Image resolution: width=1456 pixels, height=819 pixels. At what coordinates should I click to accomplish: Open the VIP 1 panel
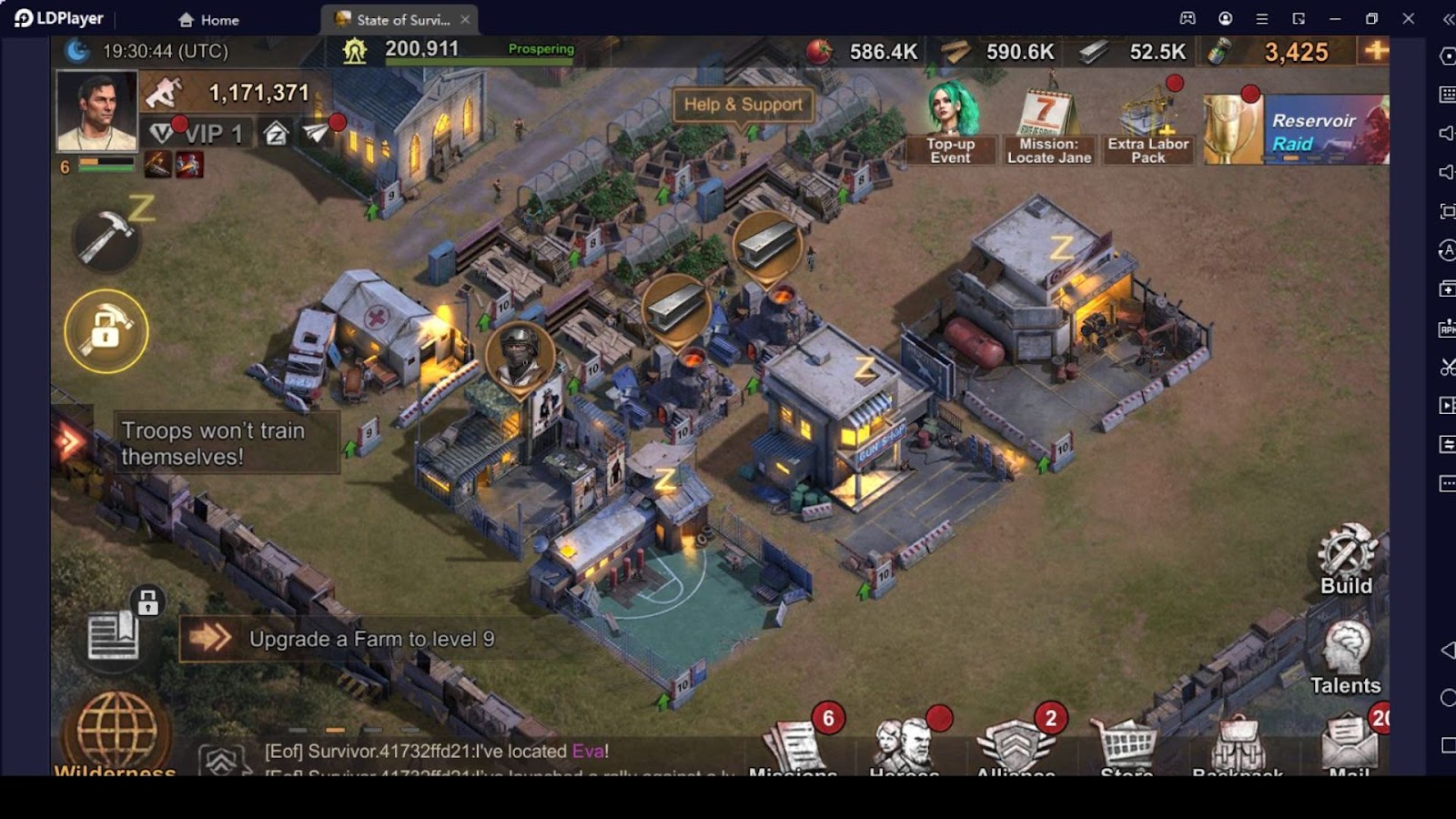197,134
